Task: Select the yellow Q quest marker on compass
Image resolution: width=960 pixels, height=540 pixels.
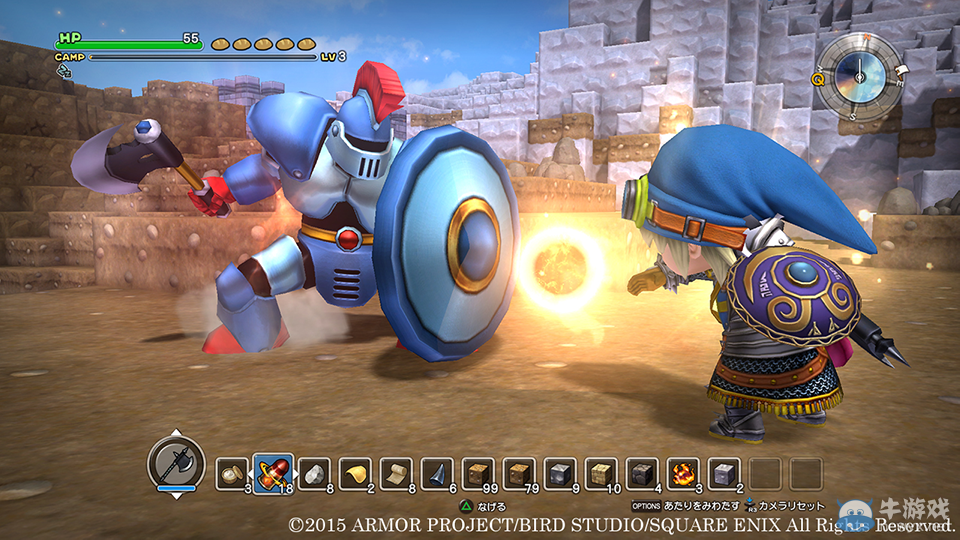Action: click(x=817, y=77)
